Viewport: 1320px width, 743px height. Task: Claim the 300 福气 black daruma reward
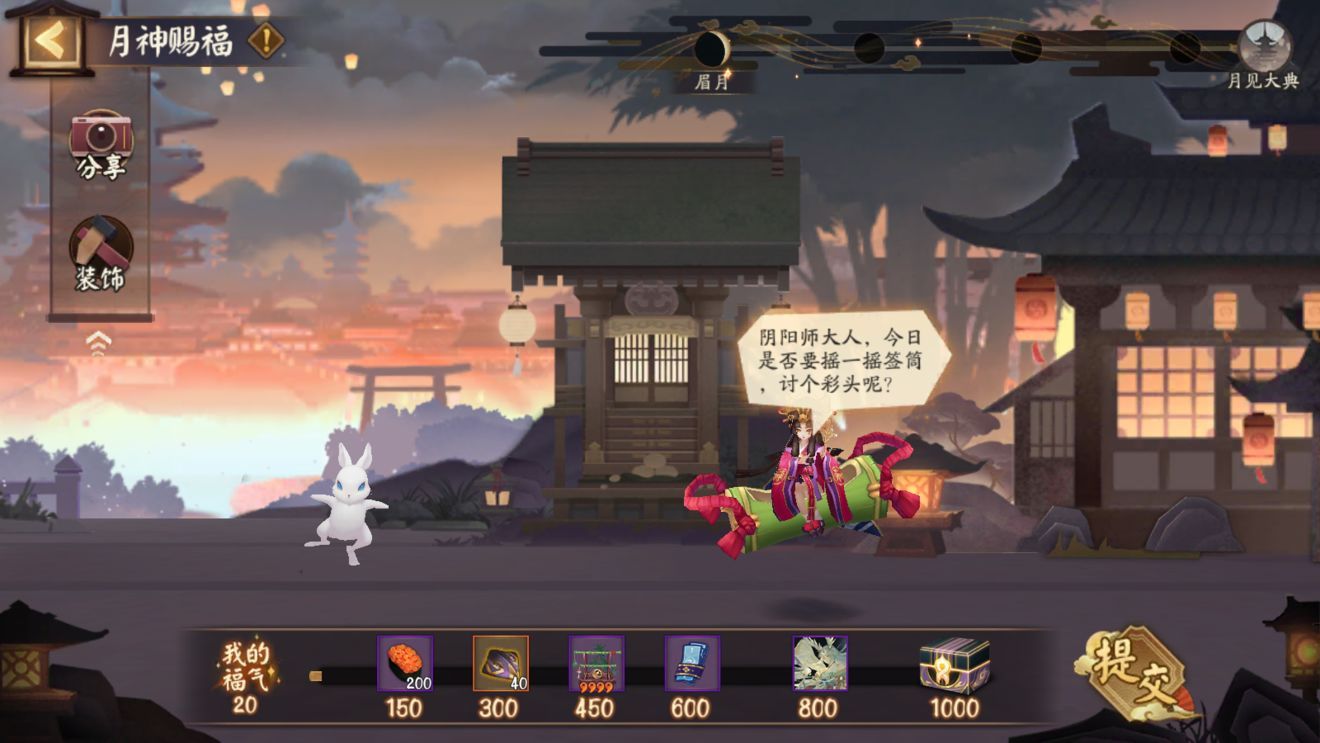point(499,662)
